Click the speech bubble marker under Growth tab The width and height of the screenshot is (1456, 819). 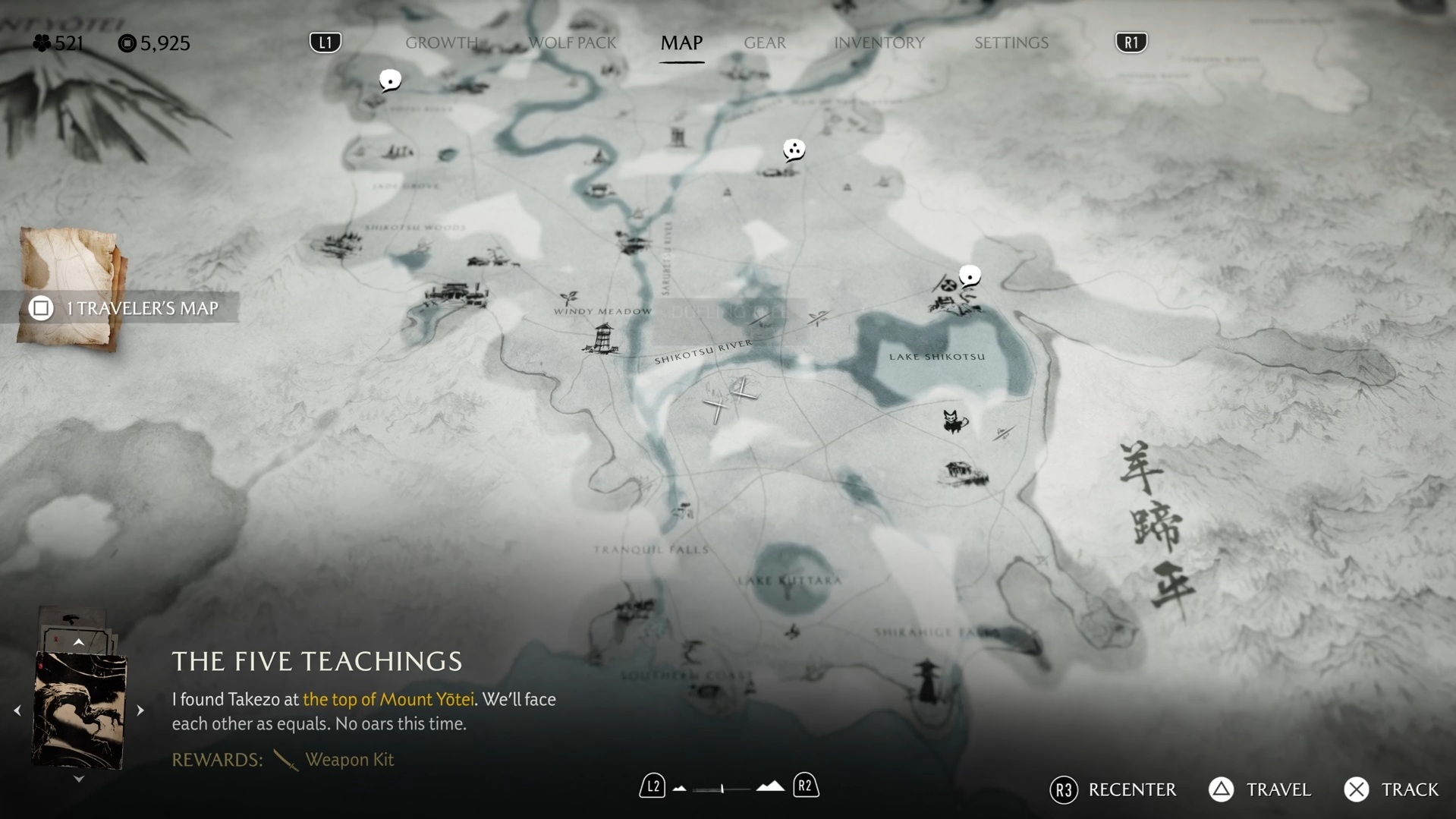390,80
